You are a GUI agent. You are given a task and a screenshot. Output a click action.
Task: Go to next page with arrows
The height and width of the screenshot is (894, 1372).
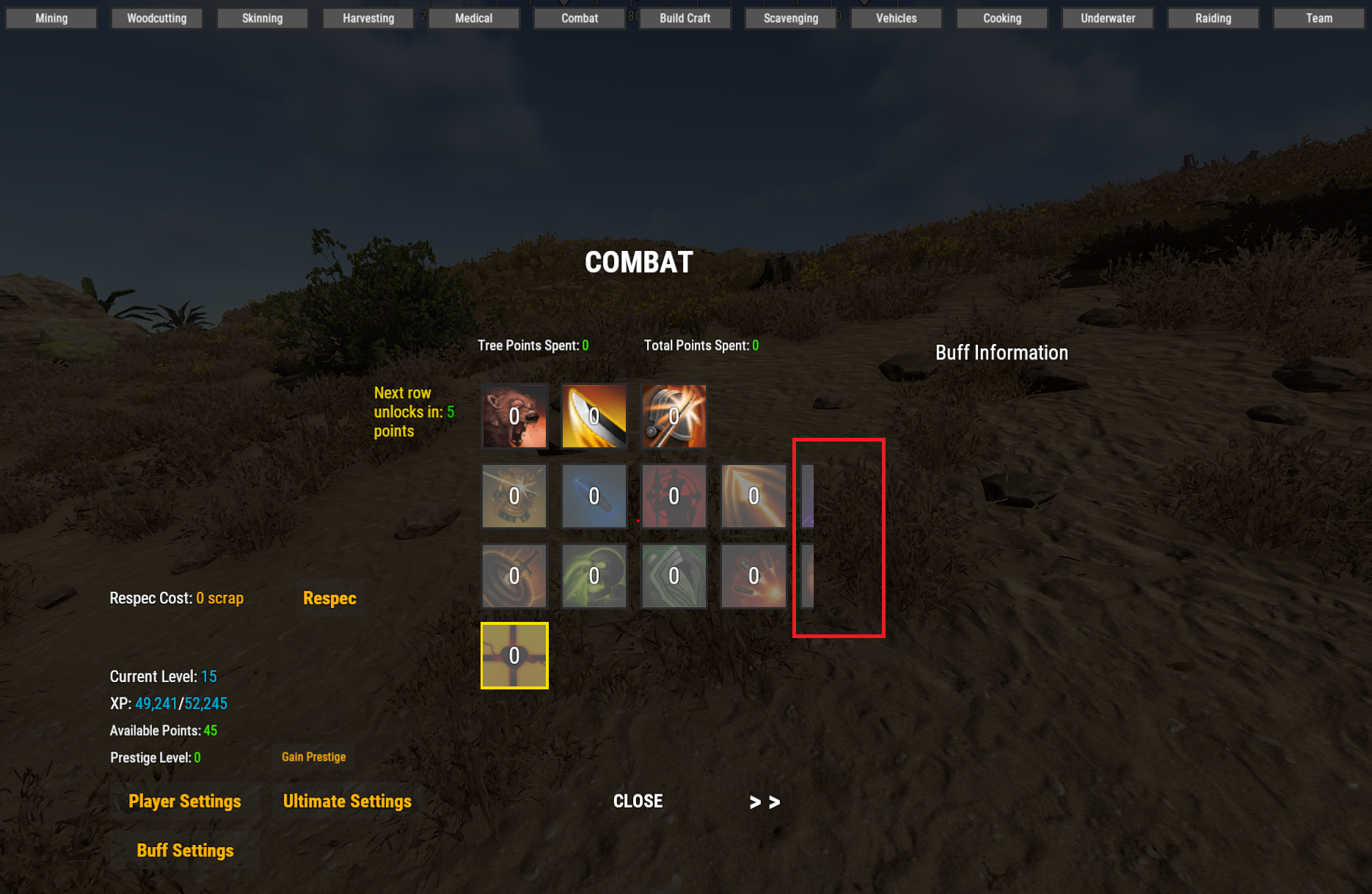point(765,802)
